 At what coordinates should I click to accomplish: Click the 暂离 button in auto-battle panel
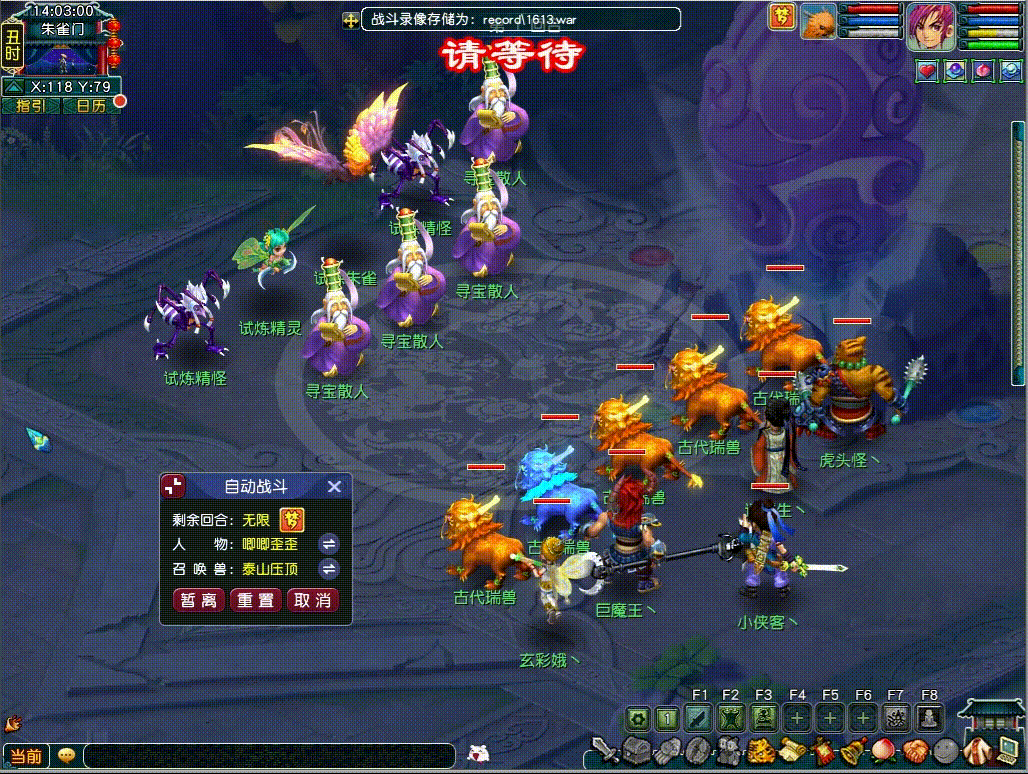(199, 601)
